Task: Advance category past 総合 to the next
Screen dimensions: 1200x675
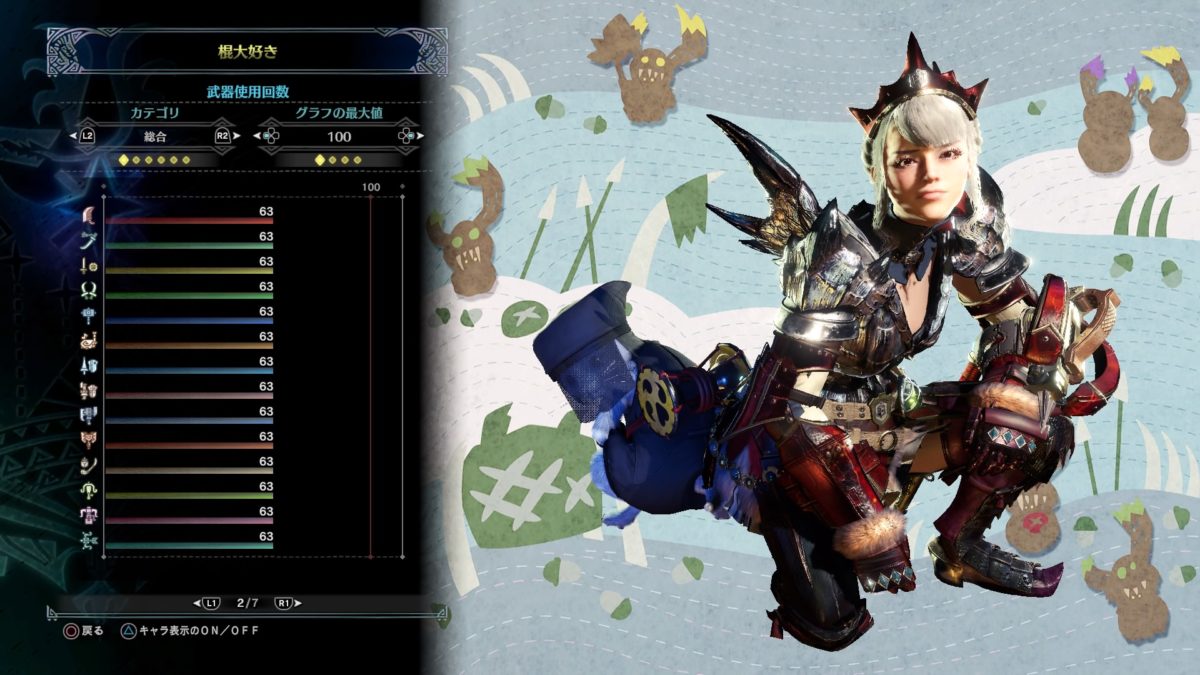Action: pyautogui.click(x=222, y=137)
